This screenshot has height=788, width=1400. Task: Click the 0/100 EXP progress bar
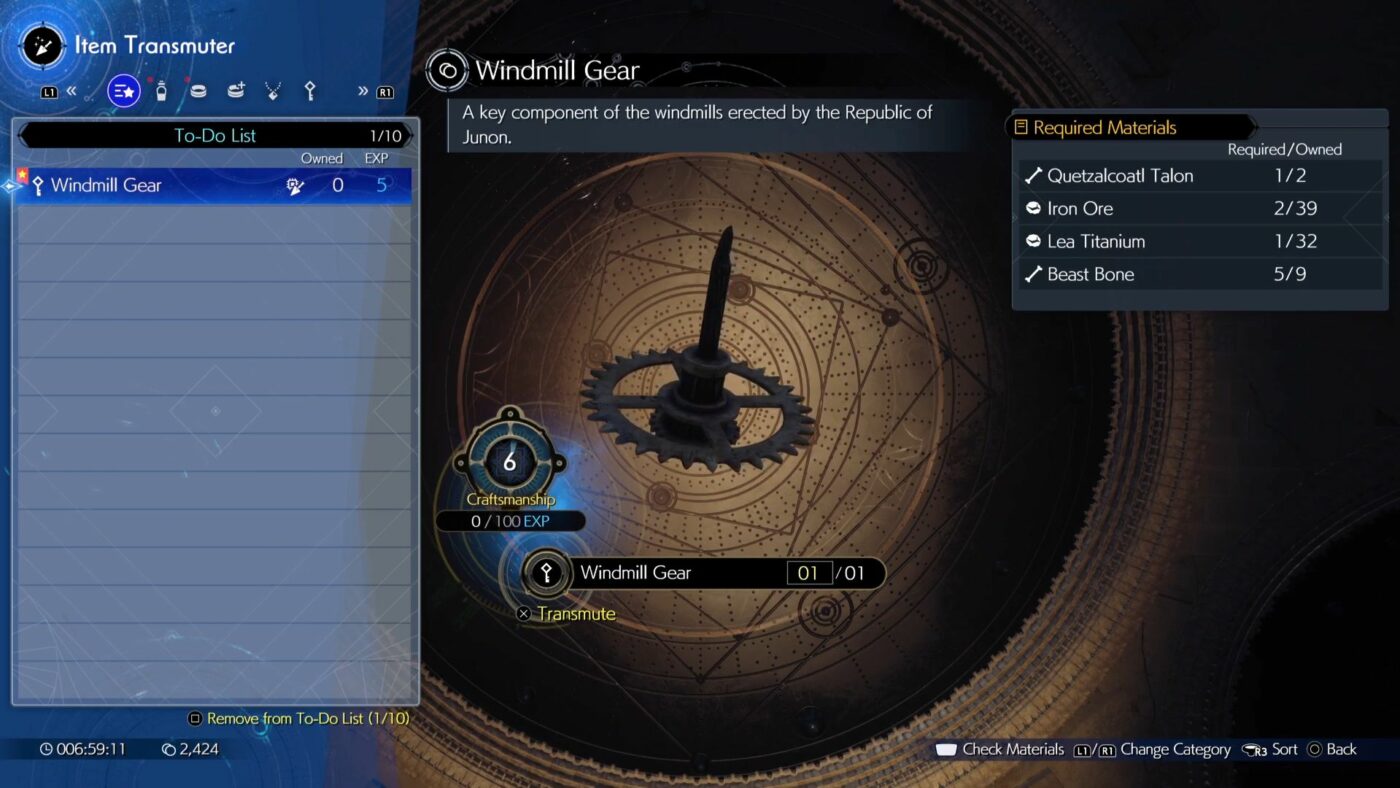click(x=510, y=520)
